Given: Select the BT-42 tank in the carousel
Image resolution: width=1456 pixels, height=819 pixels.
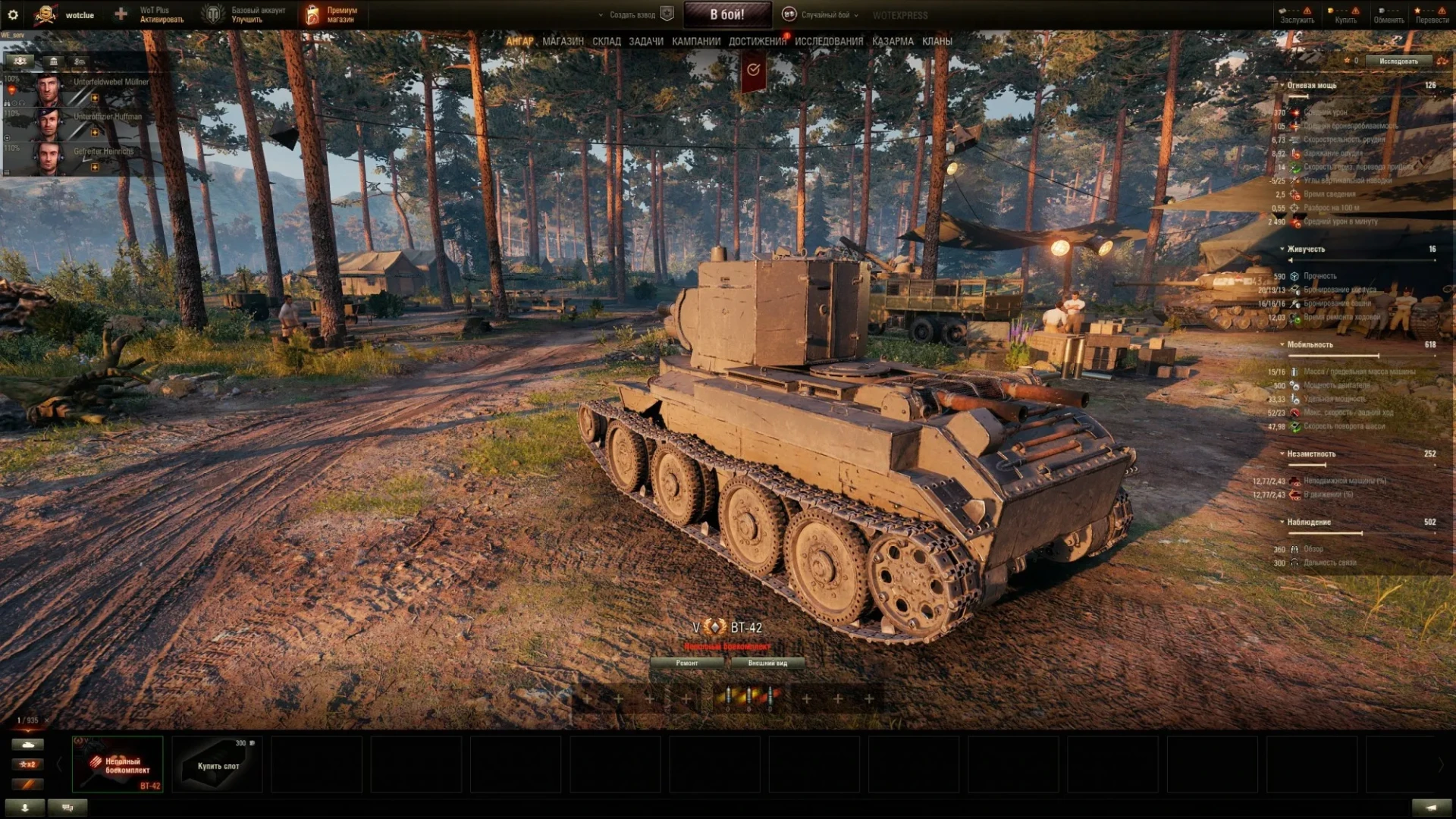Looking at the screenshot, I should coord(118,764).
